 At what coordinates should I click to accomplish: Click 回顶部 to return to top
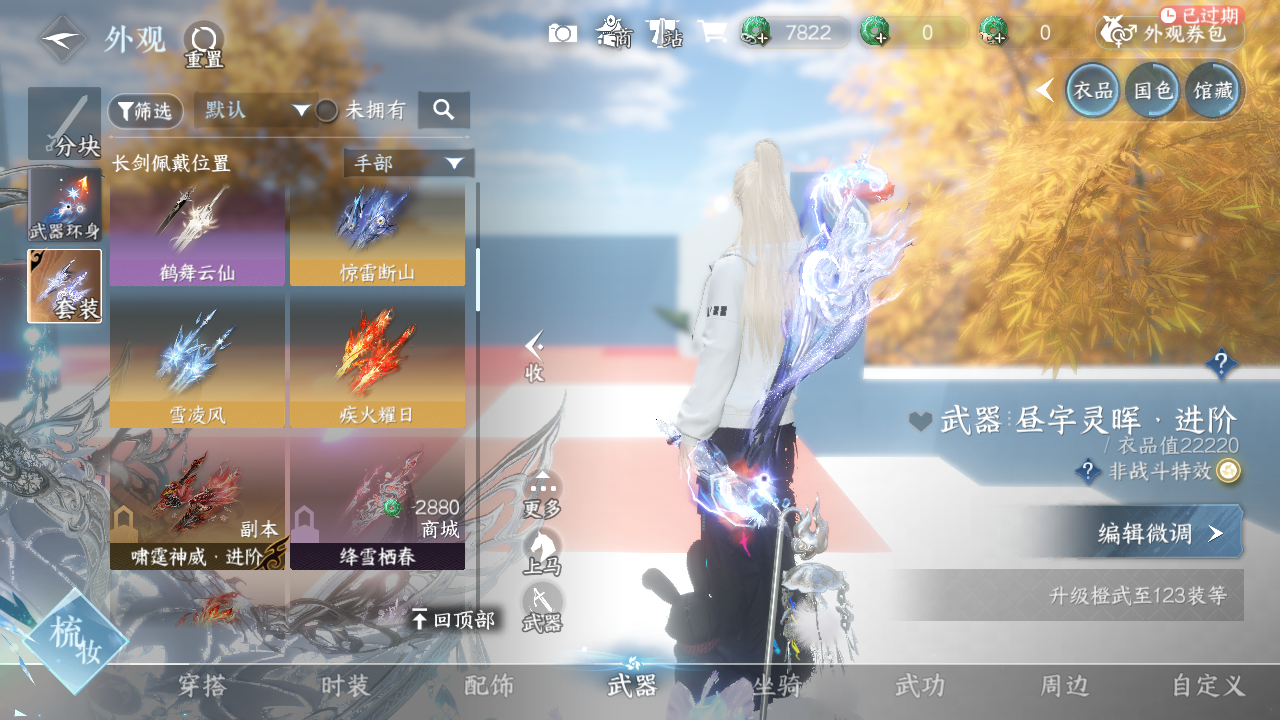(453, 620)
